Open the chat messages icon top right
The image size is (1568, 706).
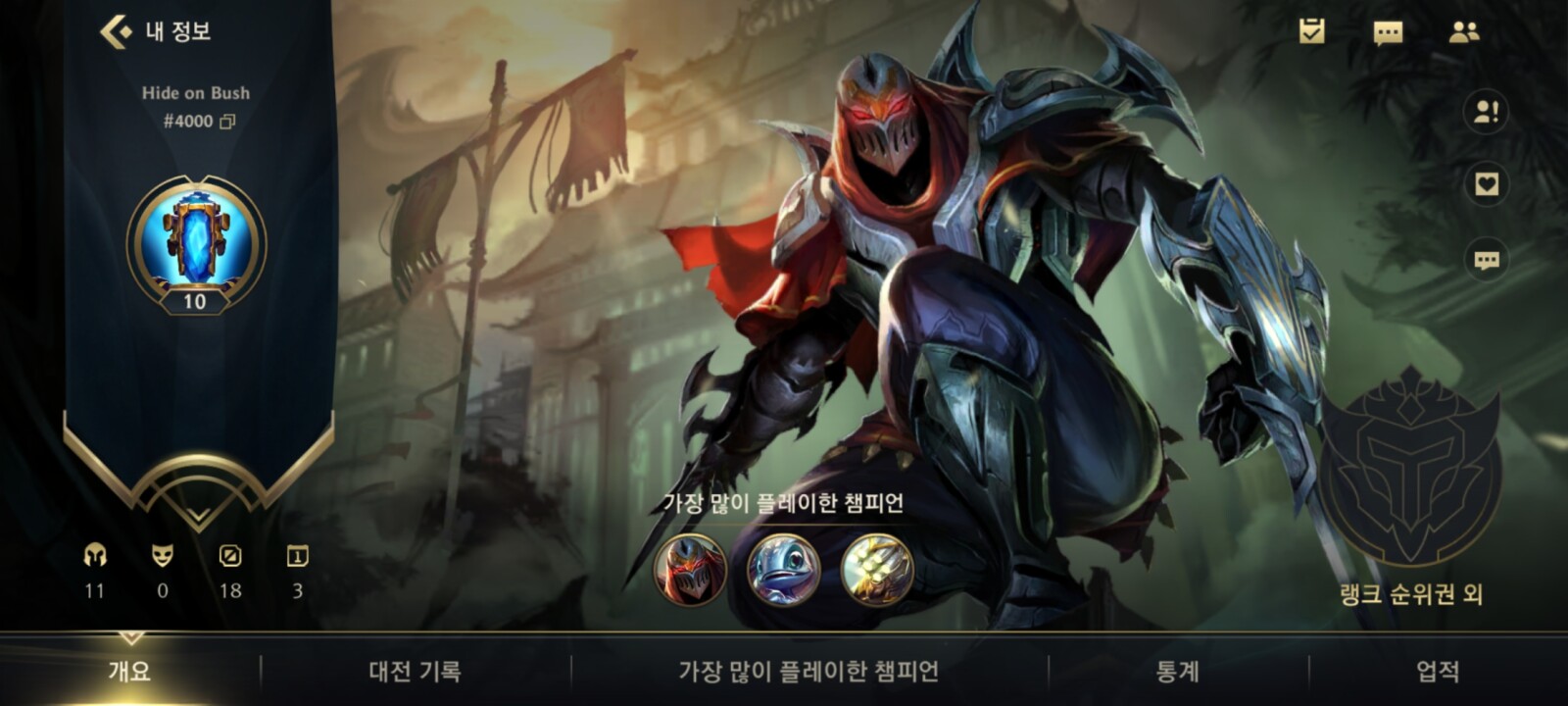(x=1387, y=32)
